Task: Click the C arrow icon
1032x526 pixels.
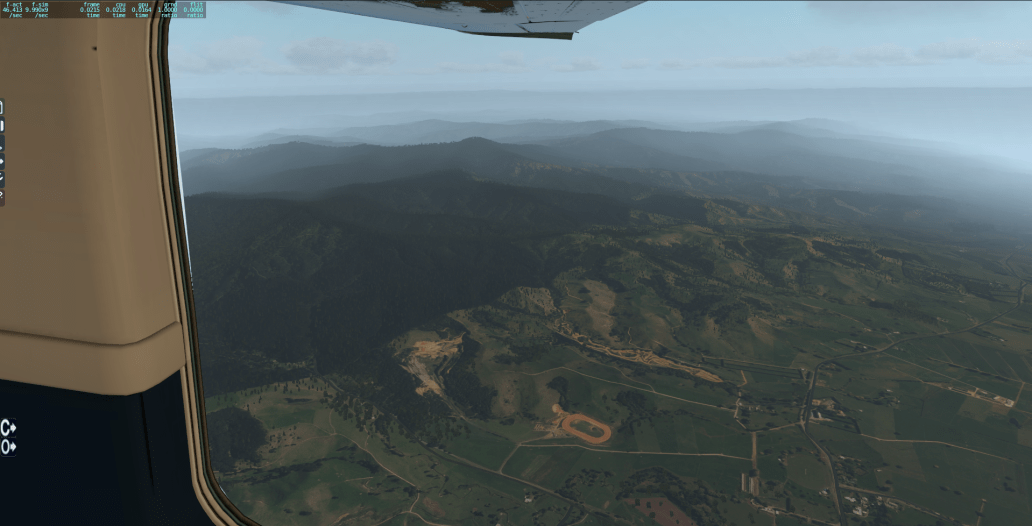Action: coord(8,427)
